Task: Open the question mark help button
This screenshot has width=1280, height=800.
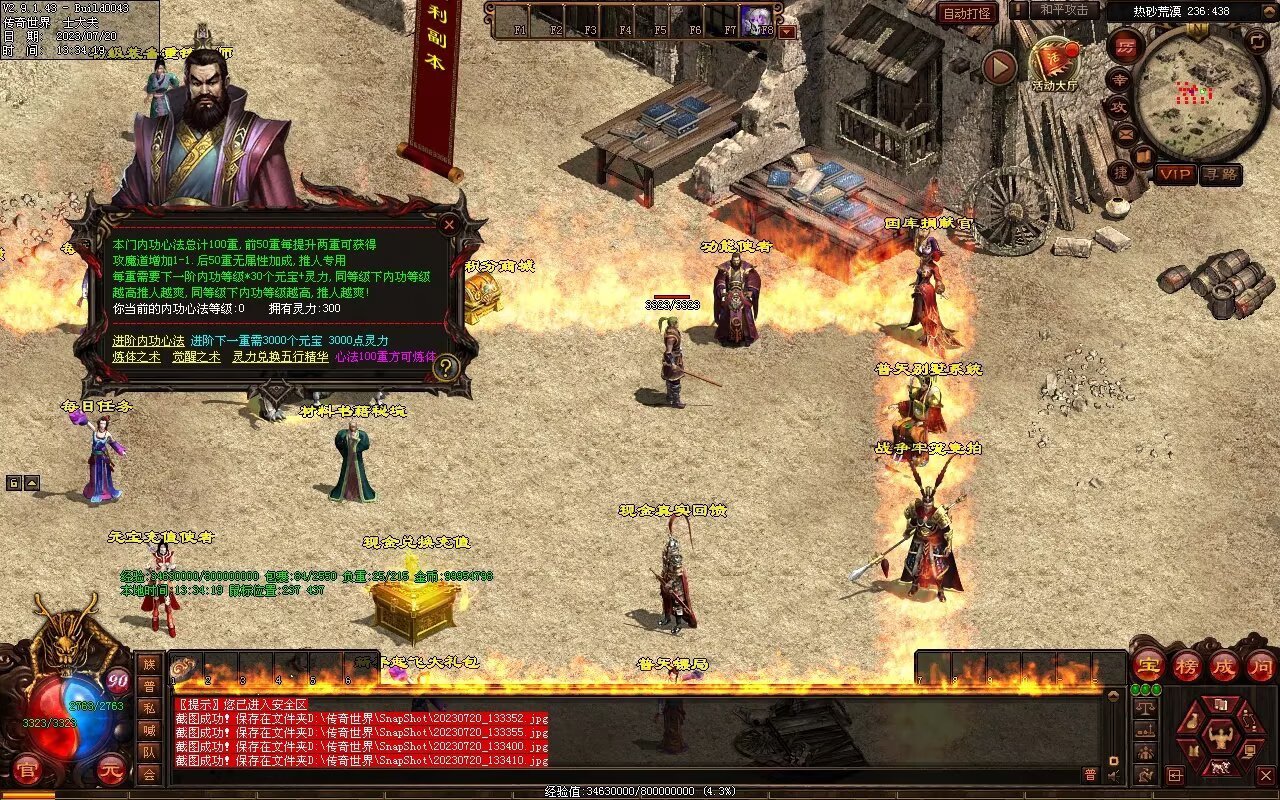Action: 446,367
